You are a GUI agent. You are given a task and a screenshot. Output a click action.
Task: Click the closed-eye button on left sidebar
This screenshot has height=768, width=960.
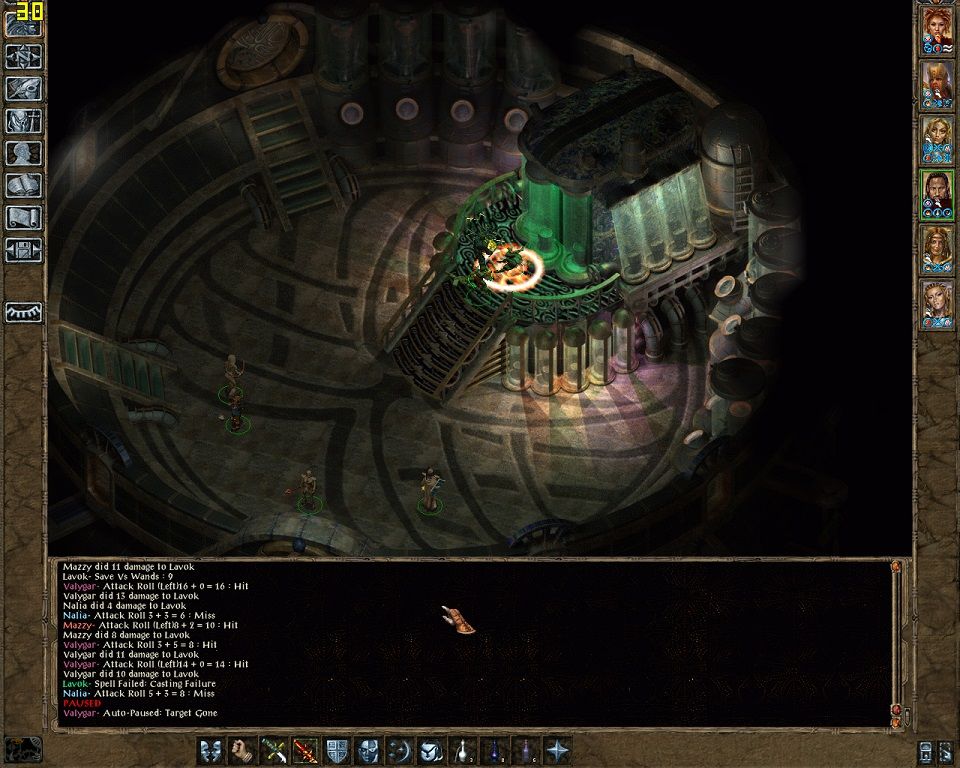[x=23, y=312]
